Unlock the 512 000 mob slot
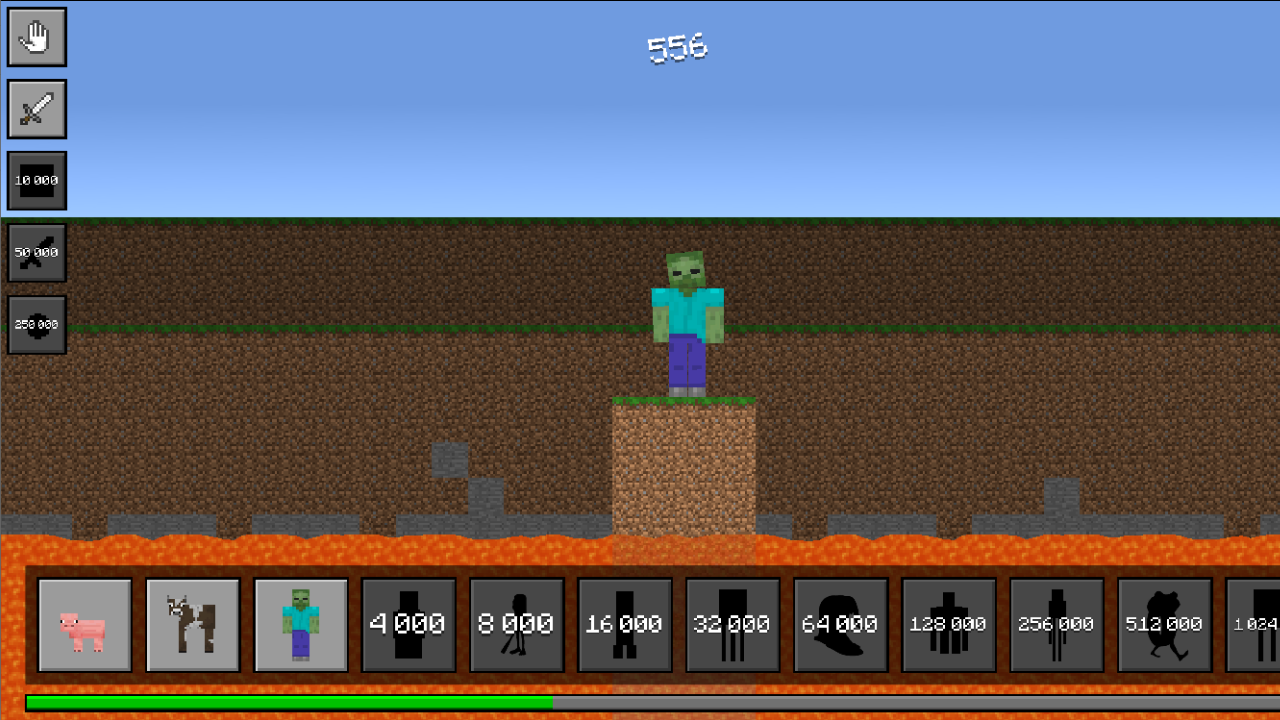The height and width of the screenshot is (720, 1280). (x=1165, y=625)
